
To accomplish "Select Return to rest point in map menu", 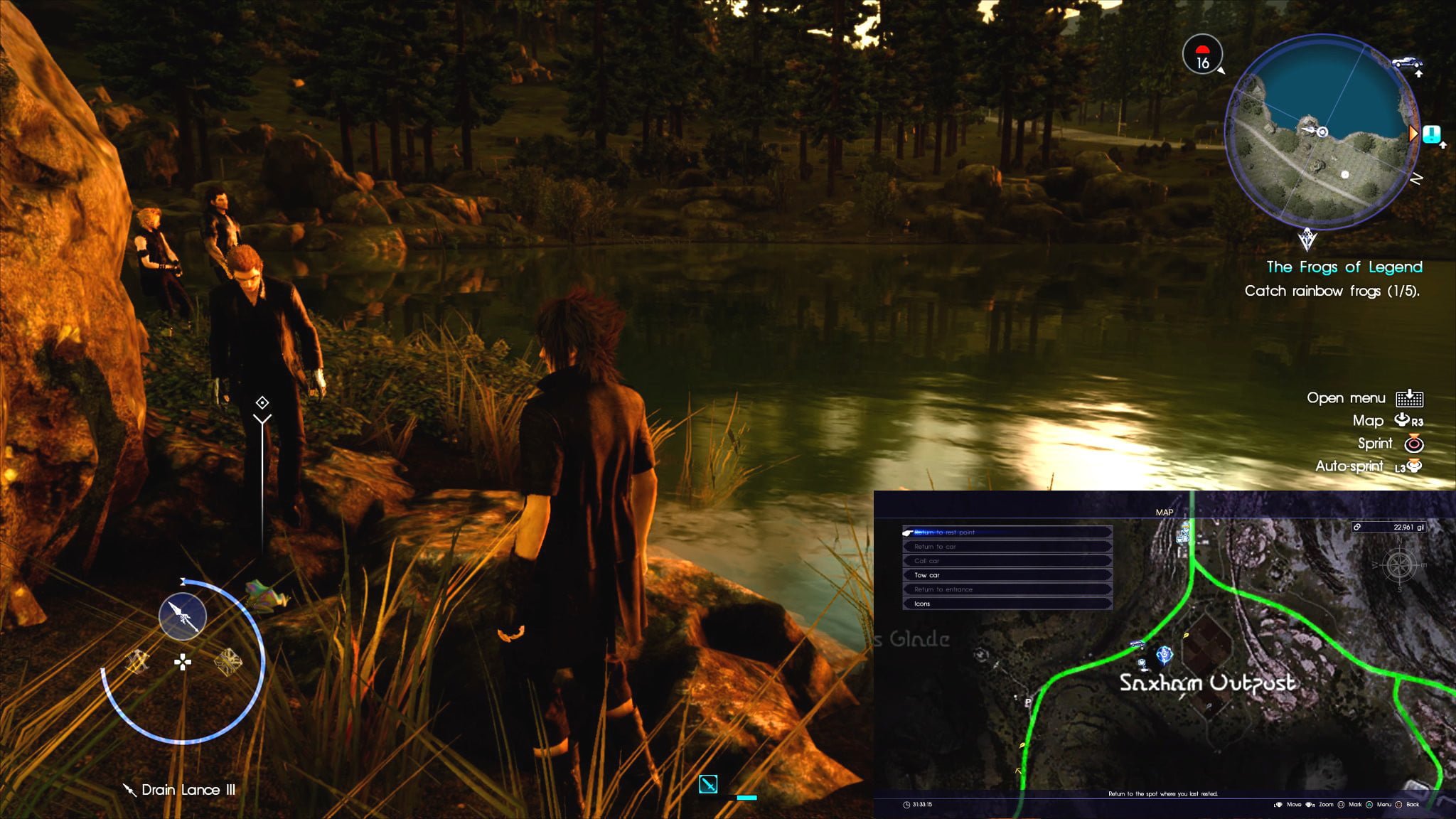I will (x=1007, y=532).
